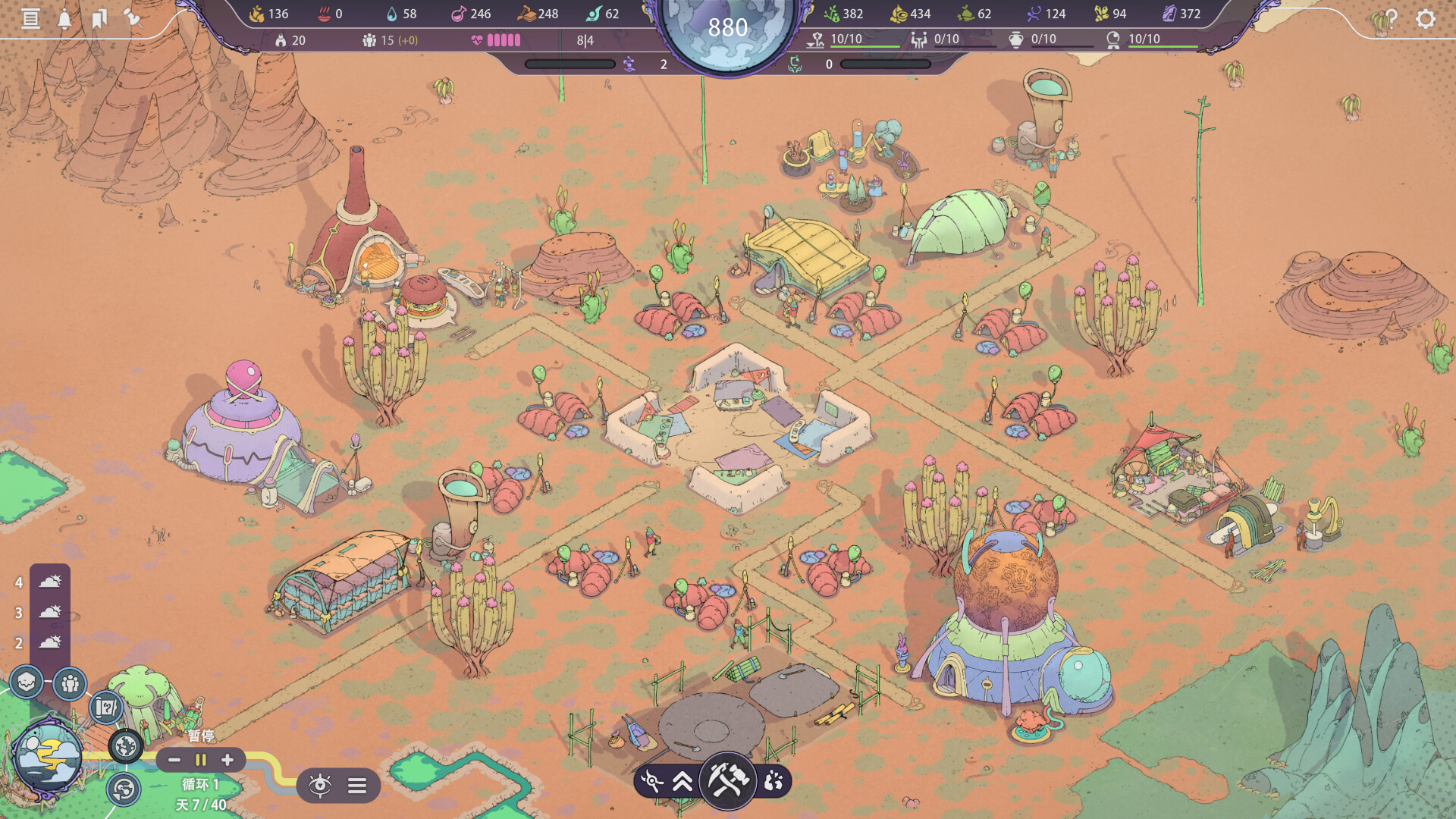Toggle the eye visibility overlay button

(320, 786)
